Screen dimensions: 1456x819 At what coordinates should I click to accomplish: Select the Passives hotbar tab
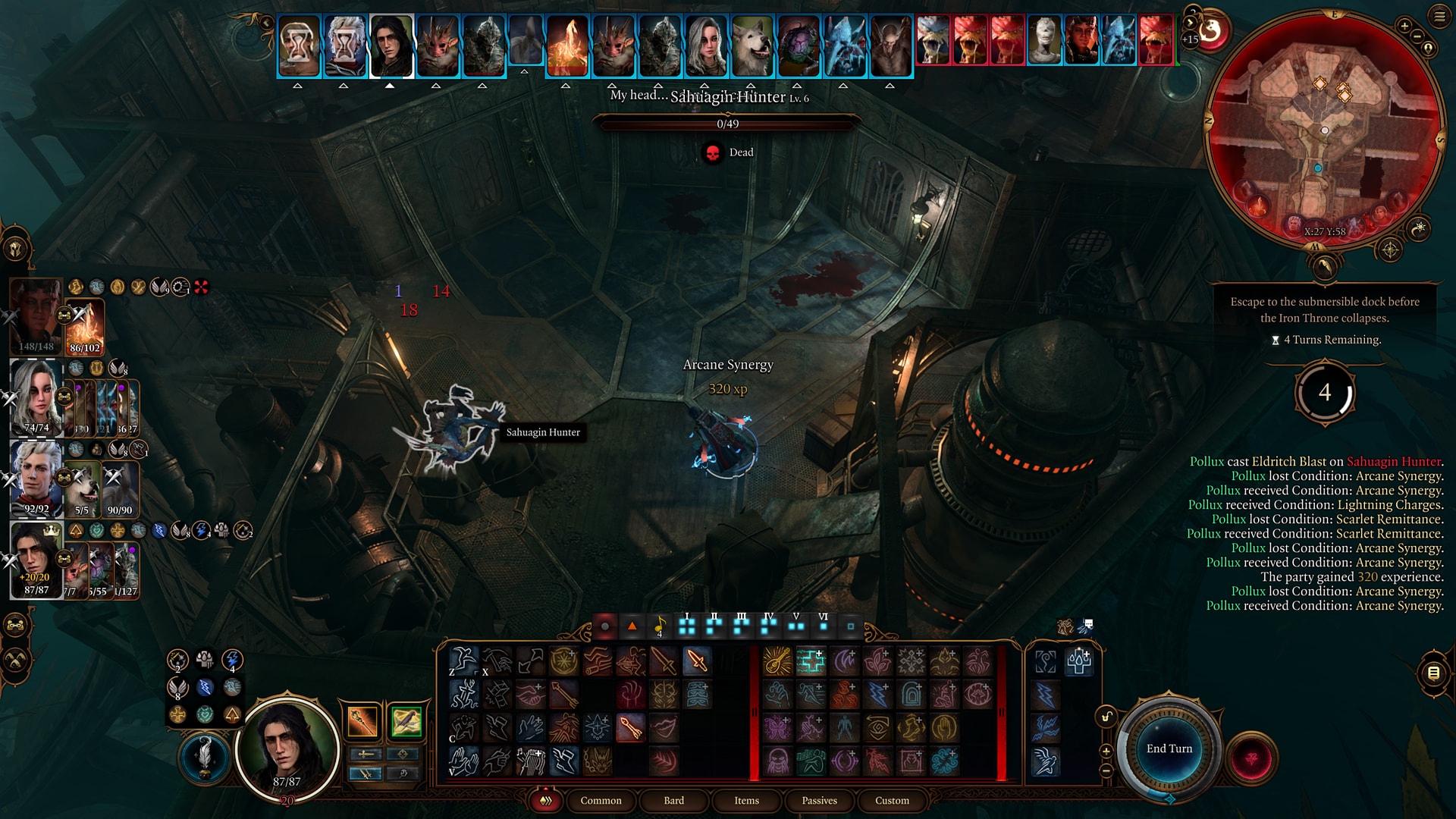(819, 800)
